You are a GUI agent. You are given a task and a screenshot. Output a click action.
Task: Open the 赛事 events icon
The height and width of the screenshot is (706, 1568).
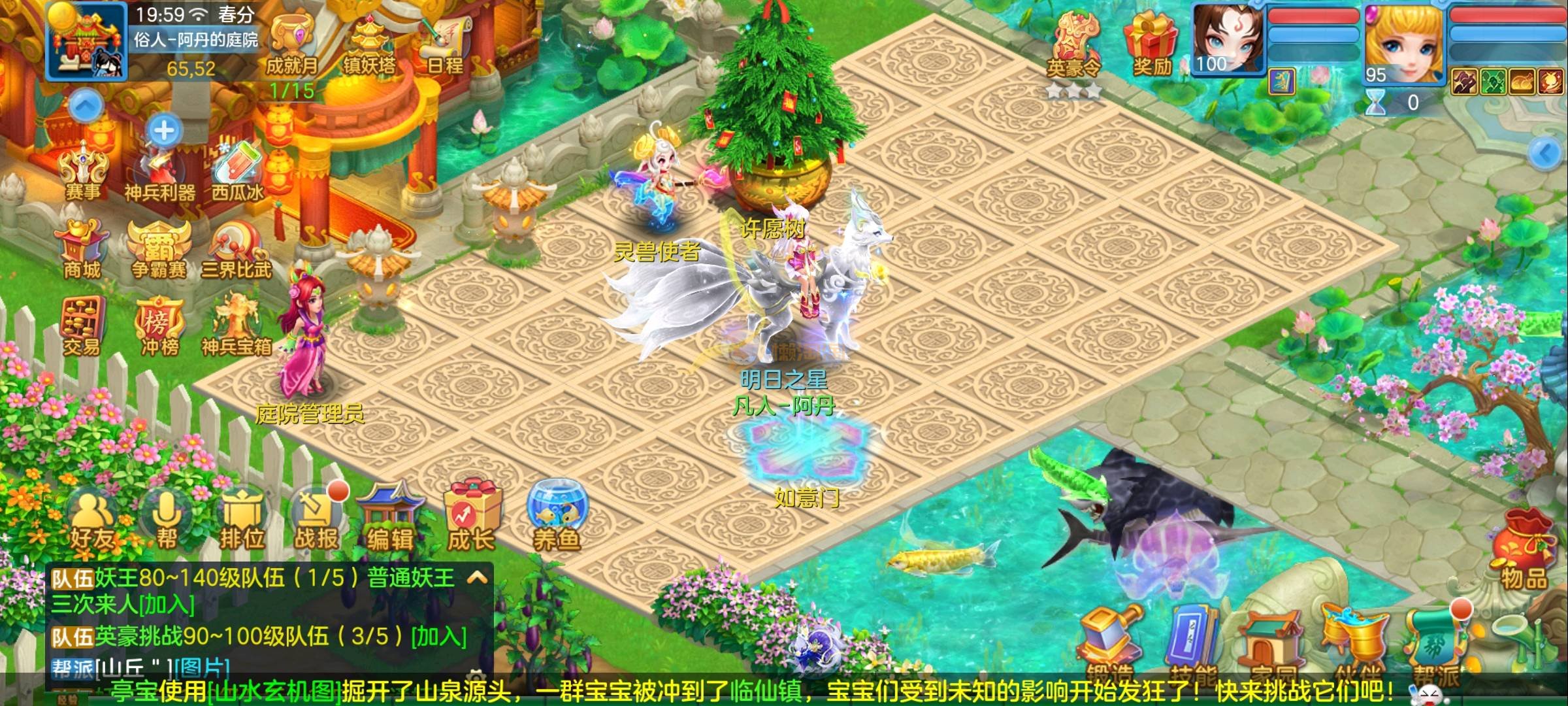[82, 171]
